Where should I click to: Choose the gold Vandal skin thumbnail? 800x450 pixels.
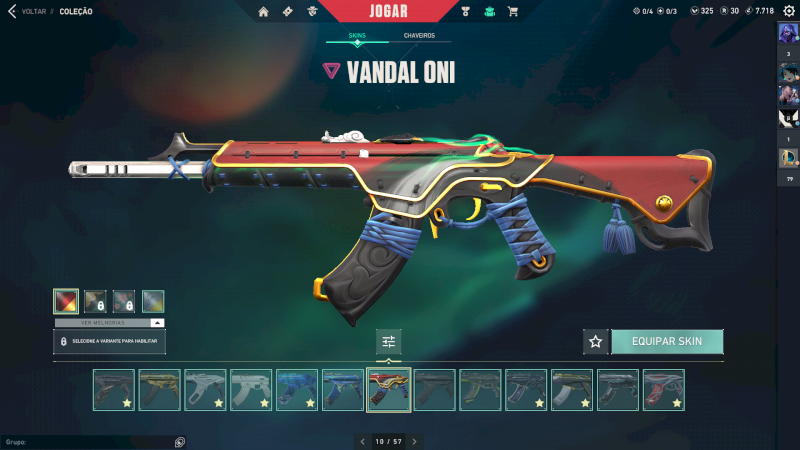pyautogui.click(x=159, y=390)
